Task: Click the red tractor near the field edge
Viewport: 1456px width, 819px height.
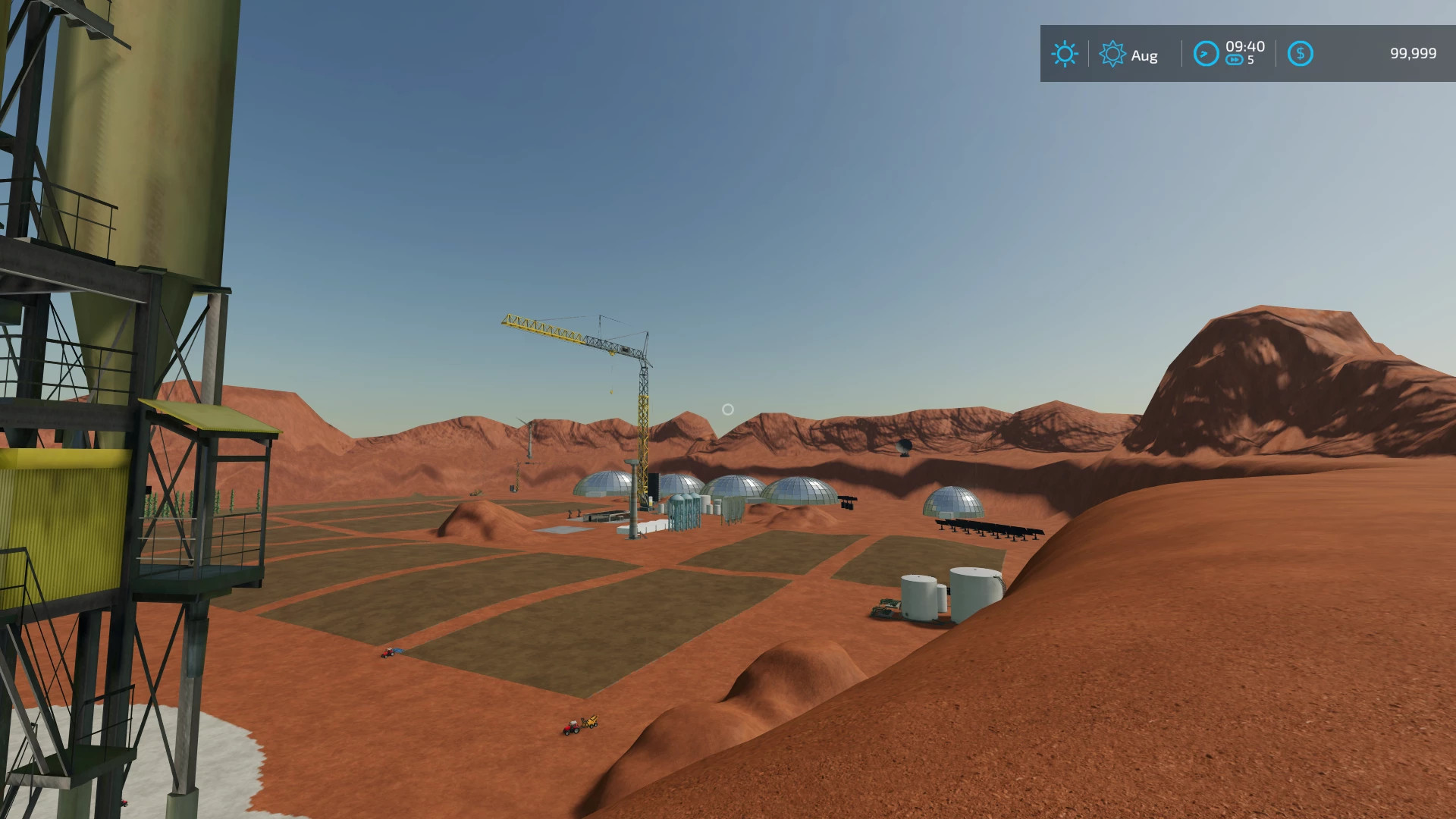Action: pos(387,654)
